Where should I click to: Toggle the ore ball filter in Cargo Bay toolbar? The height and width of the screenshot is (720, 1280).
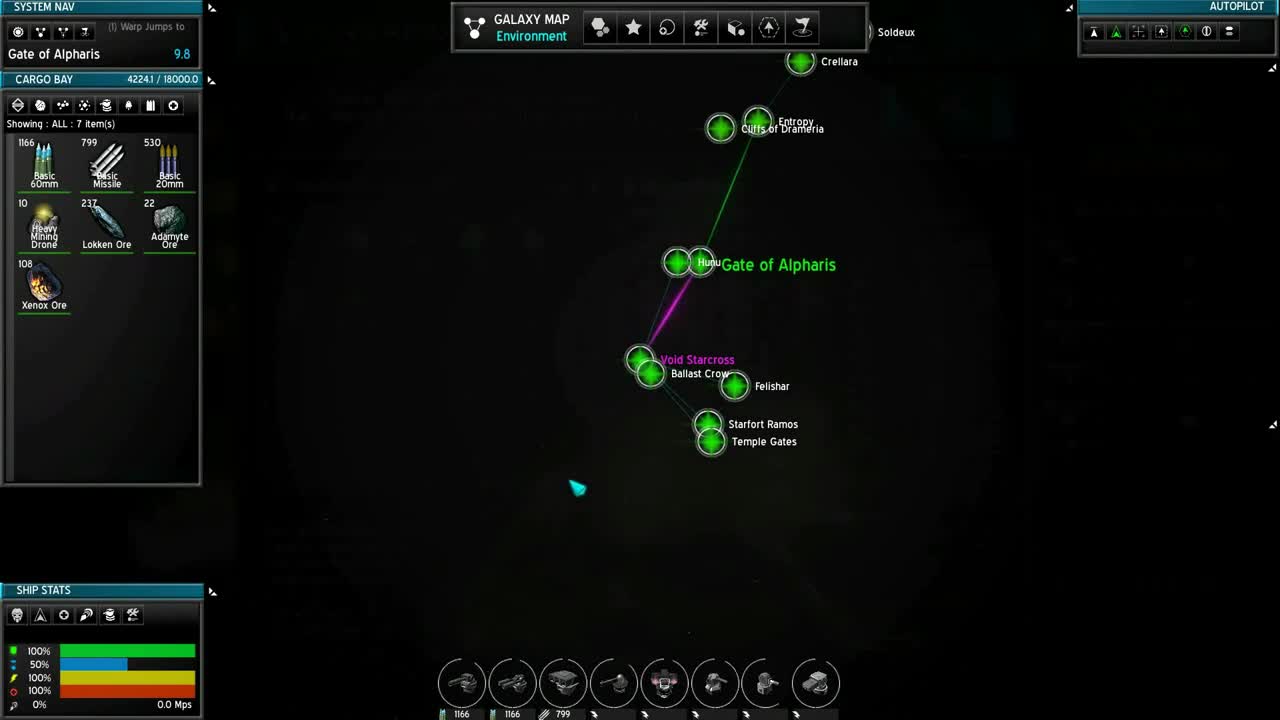point(40,105)
